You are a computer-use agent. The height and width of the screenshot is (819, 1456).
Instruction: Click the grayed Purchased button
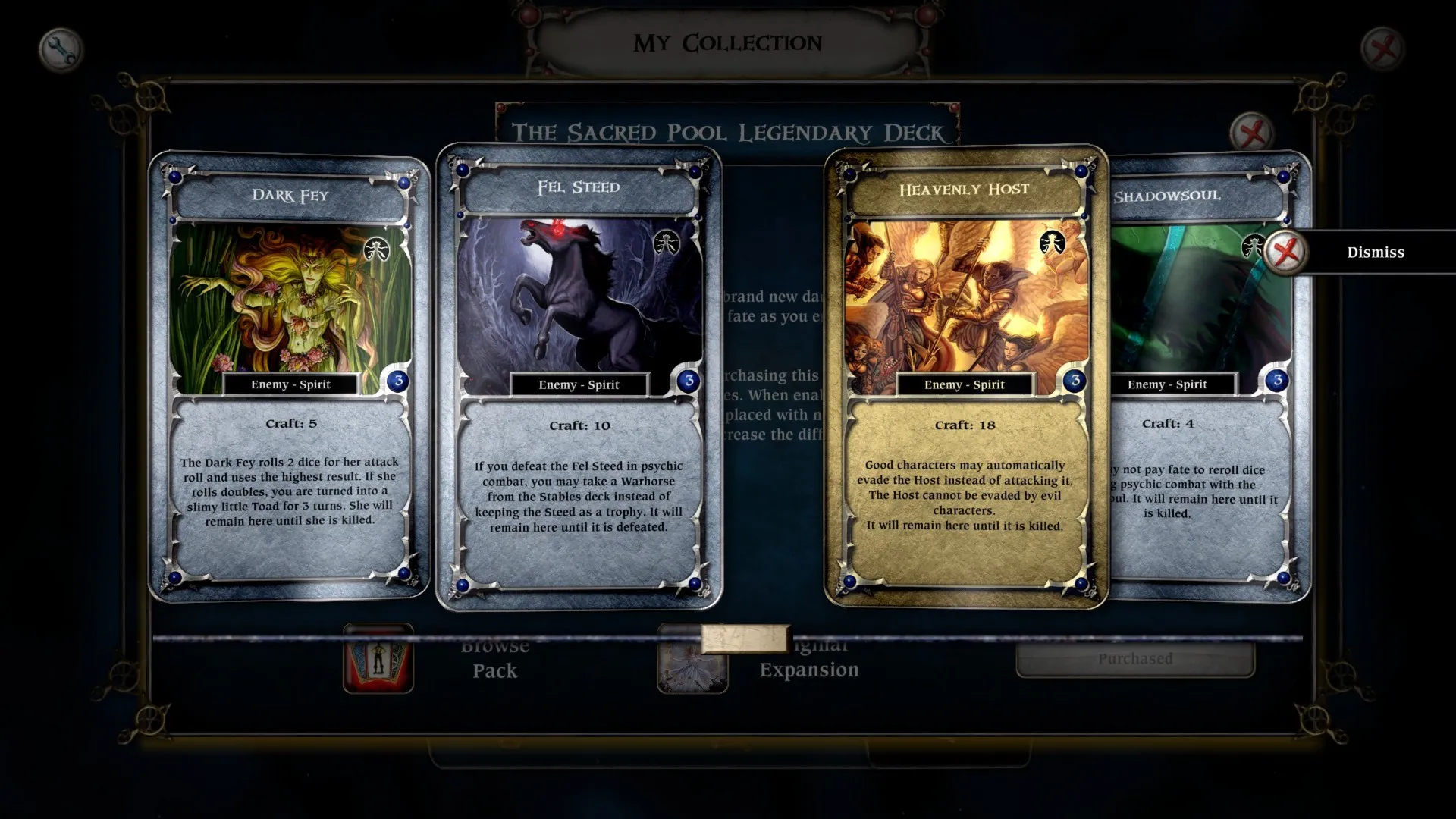[x=1135, y=659]
